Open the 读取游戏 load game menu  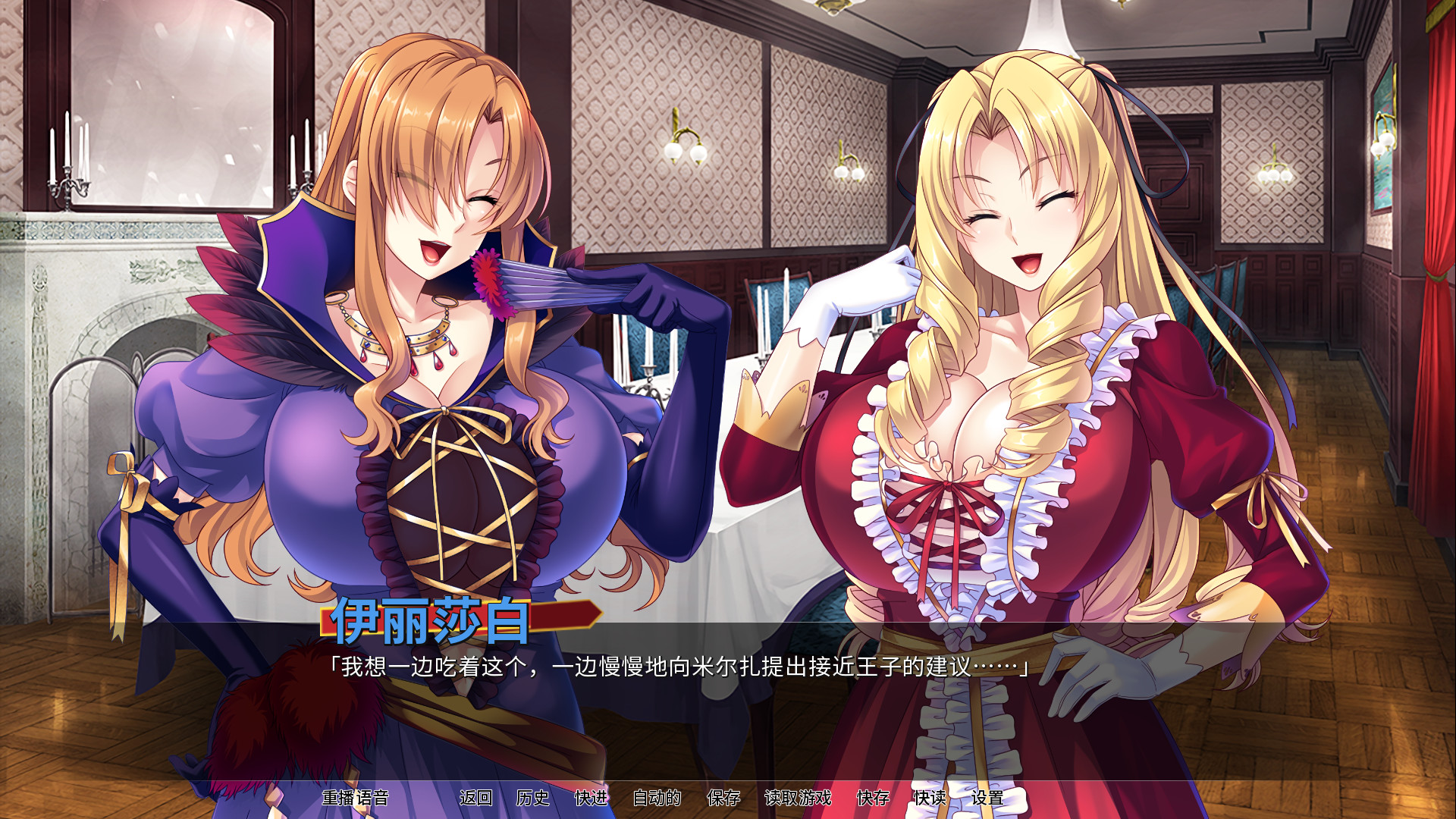pyautogui.click(x=798, y=798)
